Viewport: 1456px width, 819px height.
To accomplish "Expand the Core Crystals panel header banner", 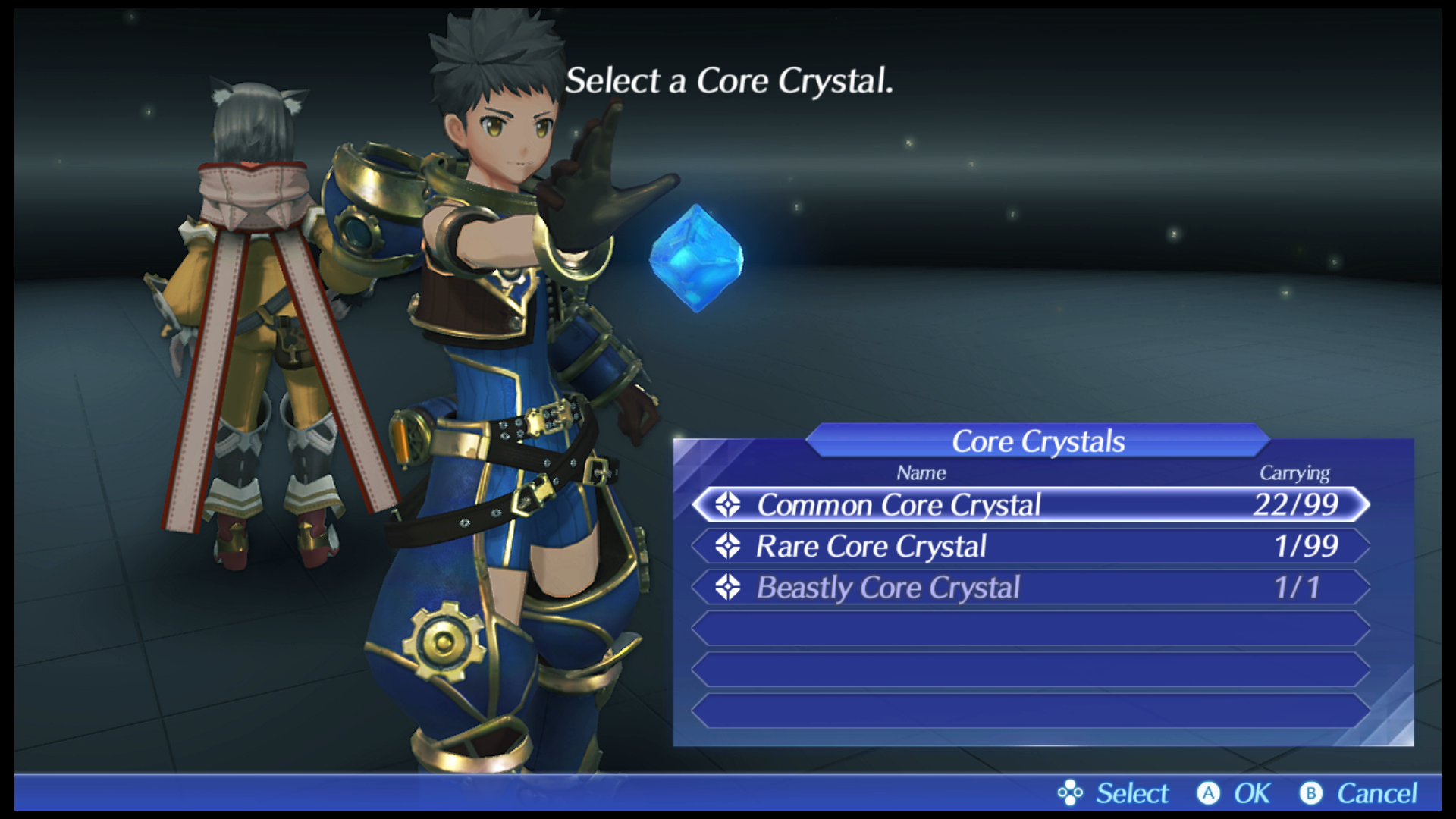I will [x=1039, y=441].
